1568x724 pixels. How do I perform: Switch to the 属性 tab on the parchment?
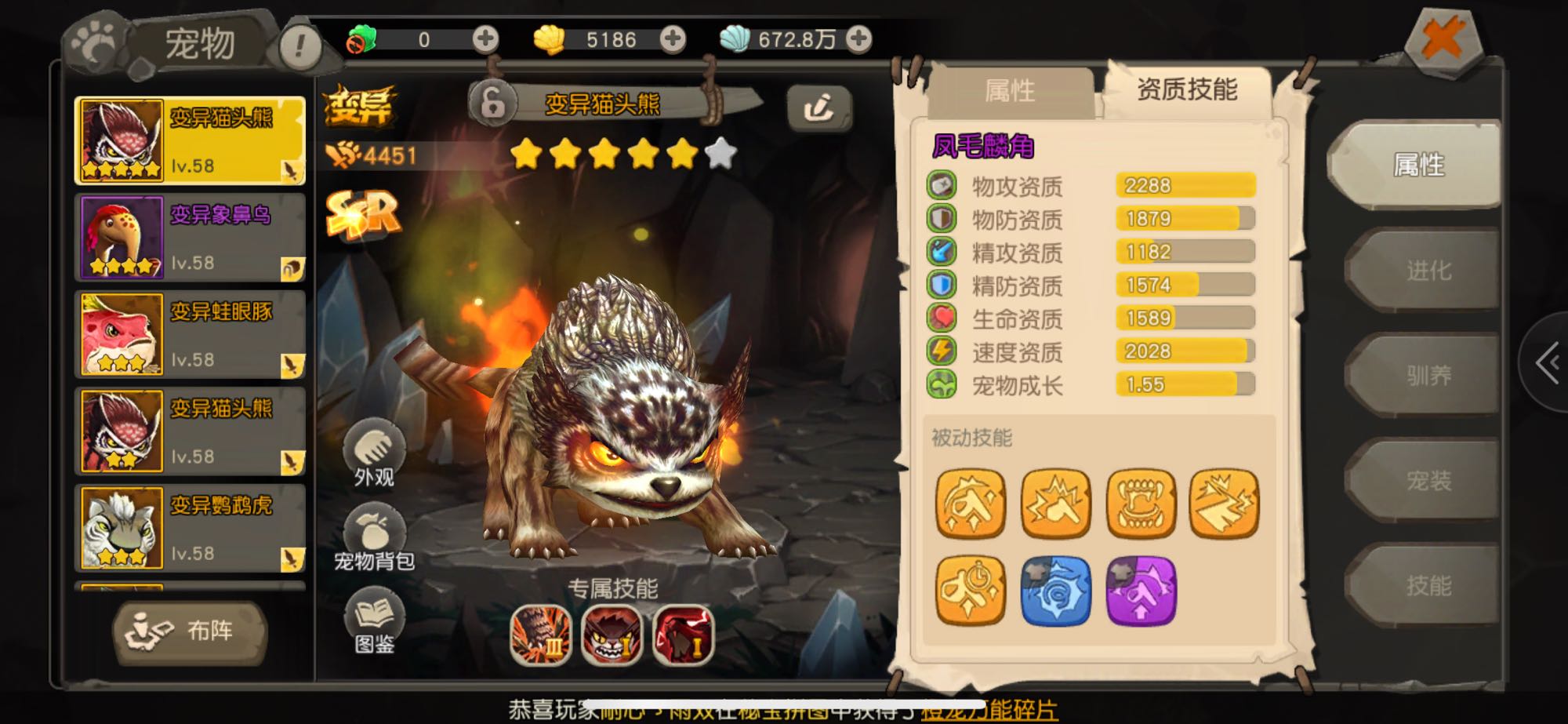[x=1010, y=91]
